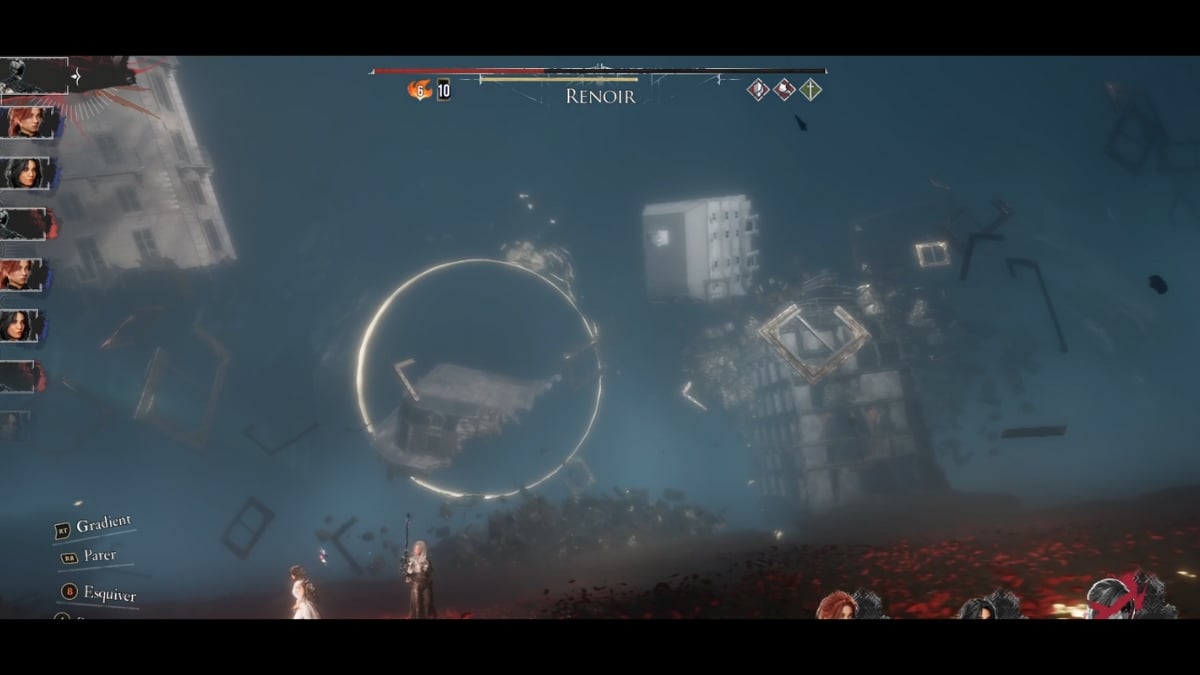
Task: Inspect the flame burn status icon on Renoir
Action: (x=418, y=90)
